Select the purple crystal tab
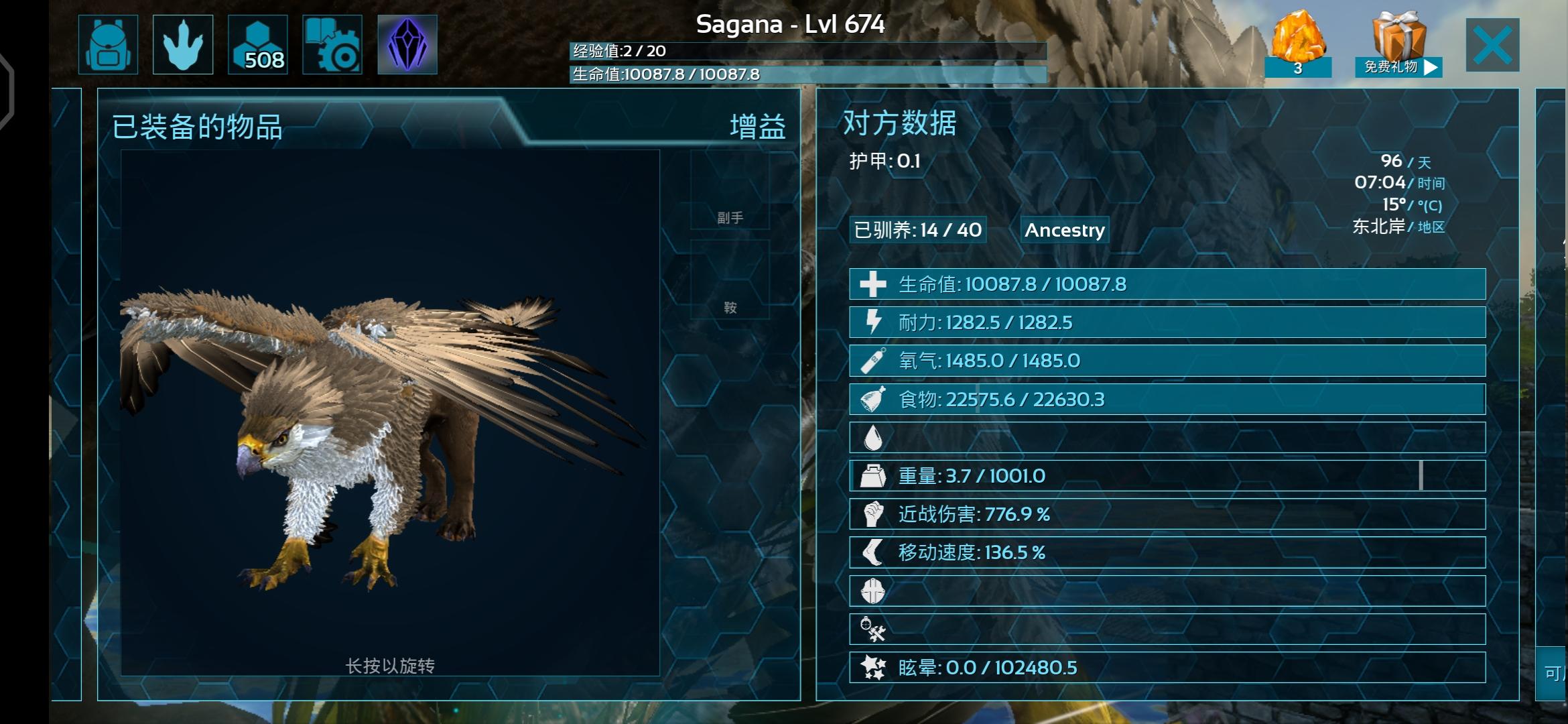 (x=407, y=44)
